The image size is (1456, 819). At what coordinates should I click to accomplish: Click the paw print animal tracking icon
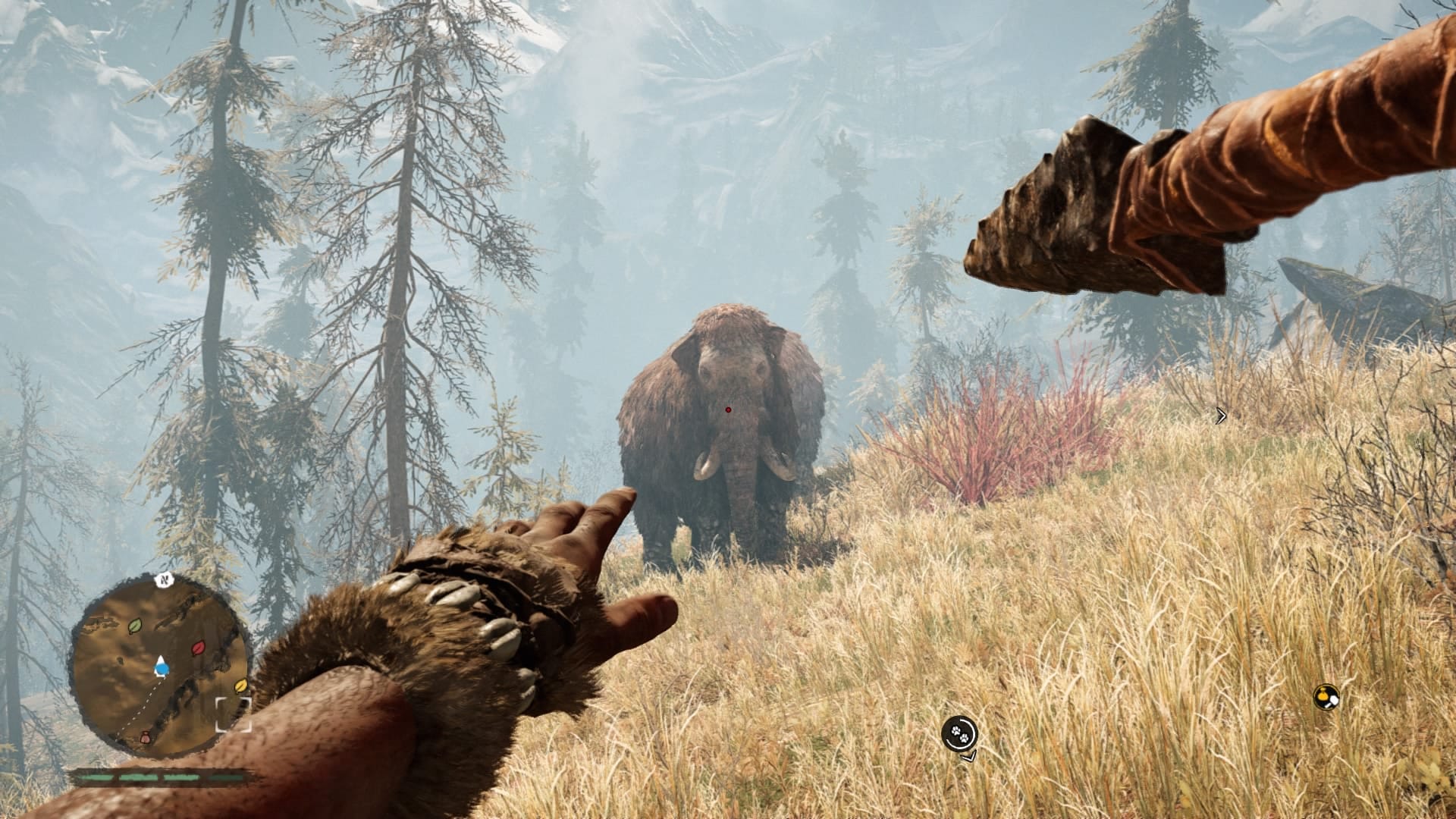pos(959,733)
